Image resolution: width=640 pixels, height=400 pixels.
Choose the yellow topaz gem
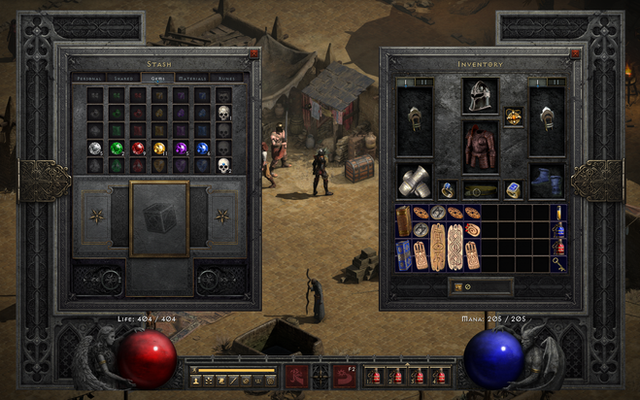click(x=160, y=148)
